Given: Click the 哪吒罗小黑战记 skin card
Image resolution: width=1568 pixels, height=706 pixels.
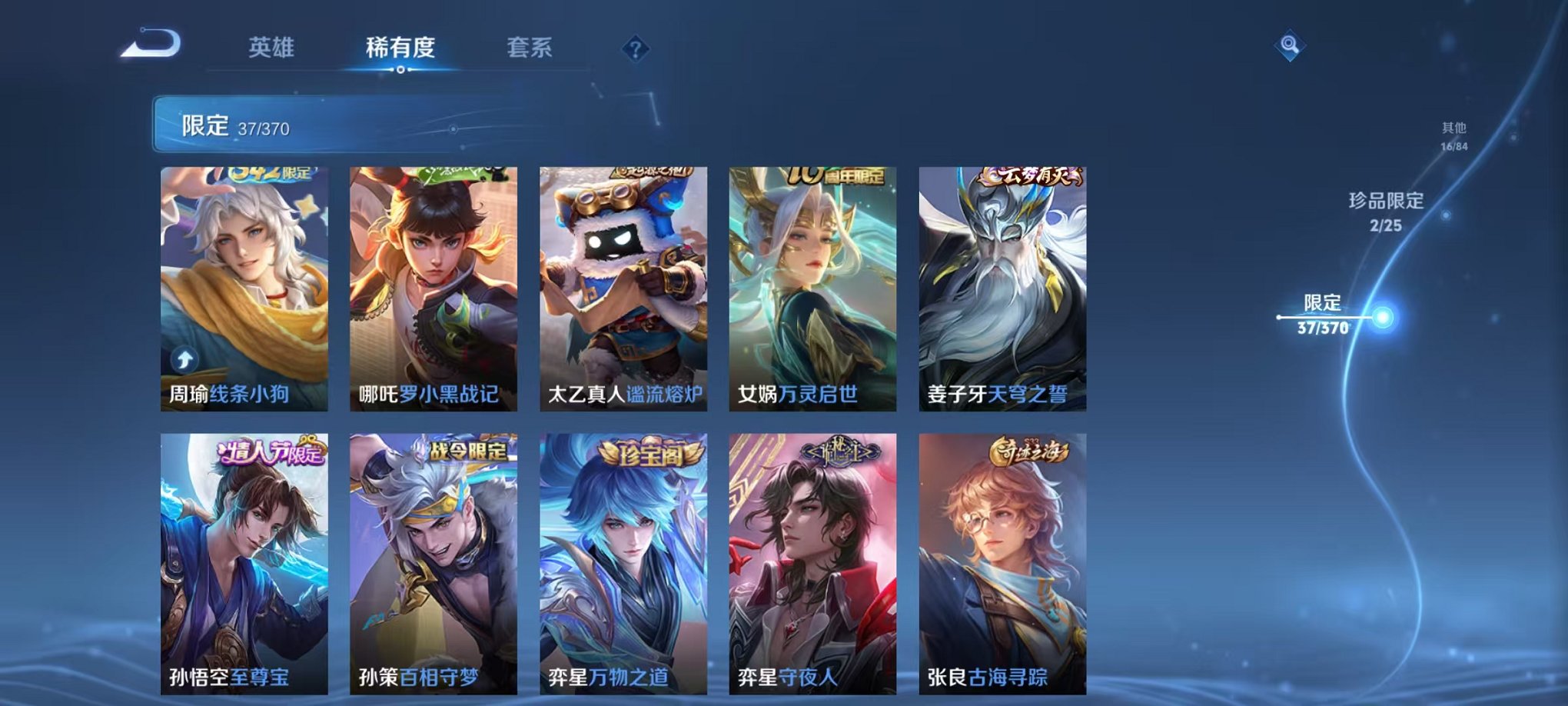Looking at the screenshot, I should [434, 285].
